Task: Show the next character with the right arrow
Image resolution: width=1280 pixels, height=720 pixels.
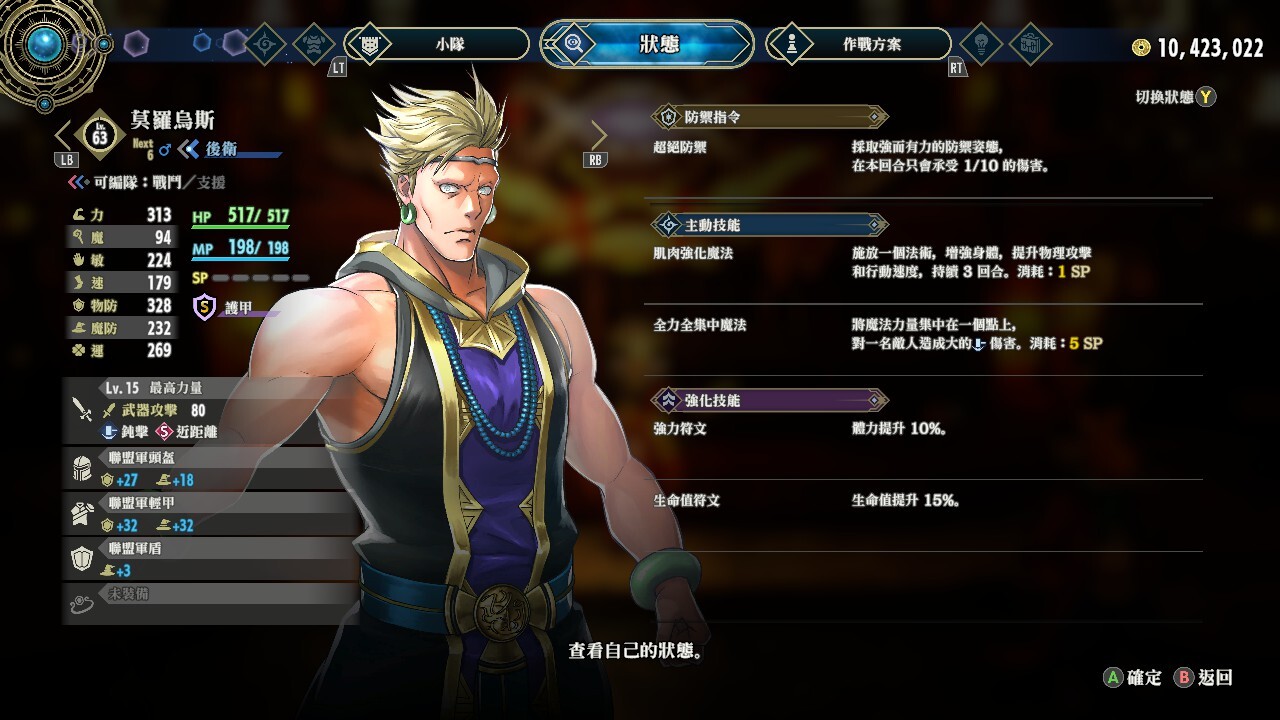Action: click(598, 135)
